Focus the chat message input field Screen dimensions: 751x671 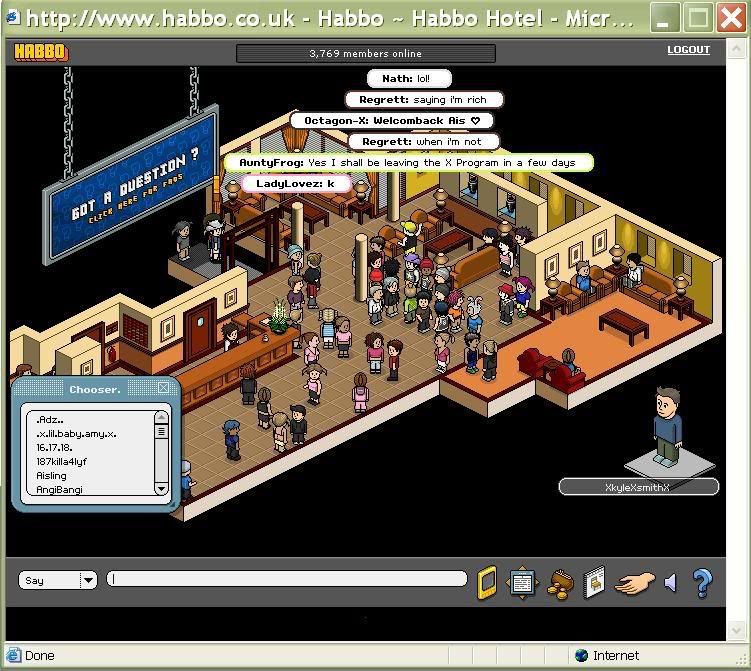[288, 579]
